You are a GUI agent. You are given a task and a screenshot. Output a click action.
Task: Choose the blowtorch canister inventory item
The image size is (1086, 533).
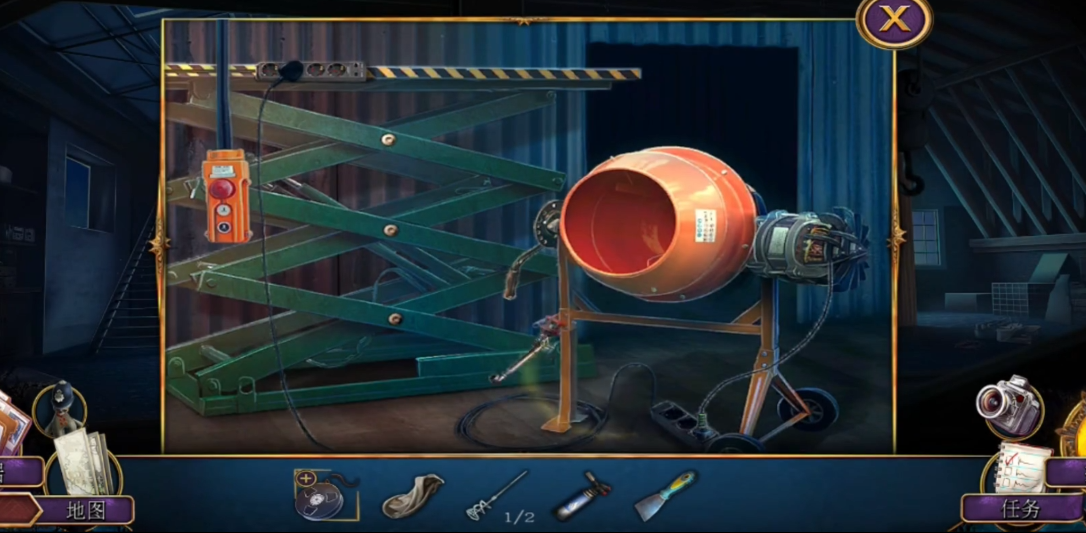point(581,495)
